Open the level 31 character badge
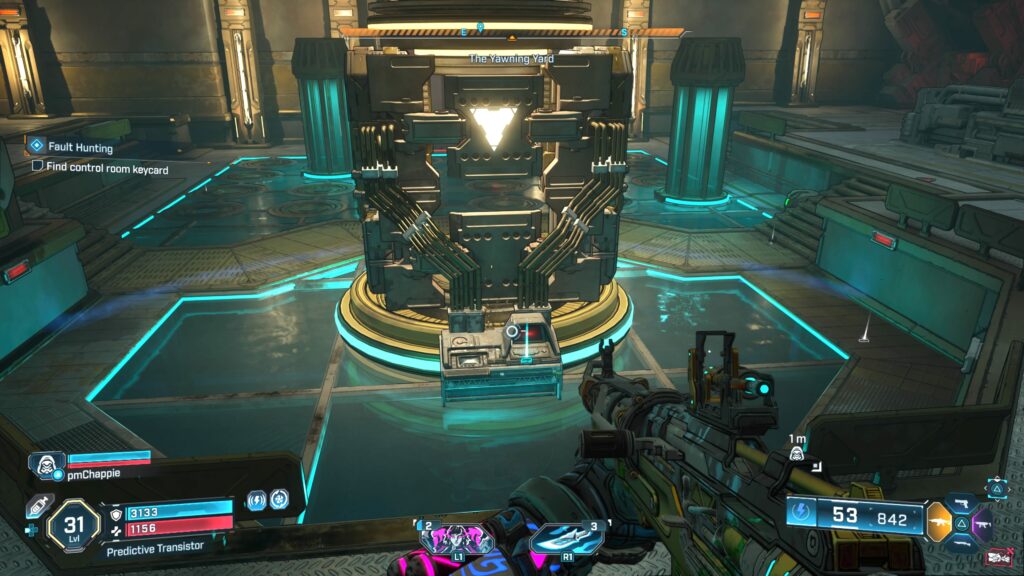 point(73,523)
